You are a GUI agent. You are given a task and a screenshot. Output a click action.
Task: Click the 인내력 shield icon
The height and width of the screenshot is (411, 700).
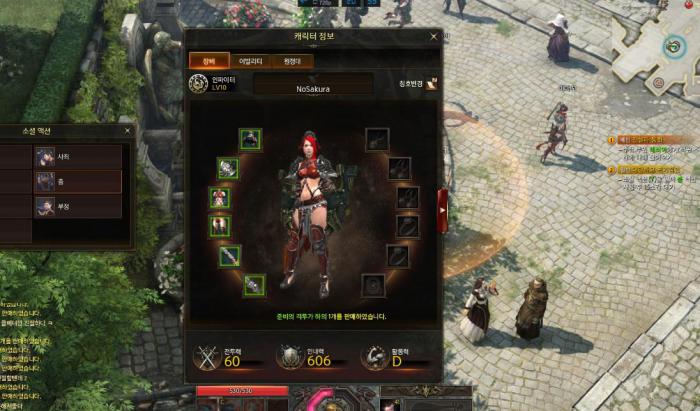pyautogui.click(x=288, y=355)
